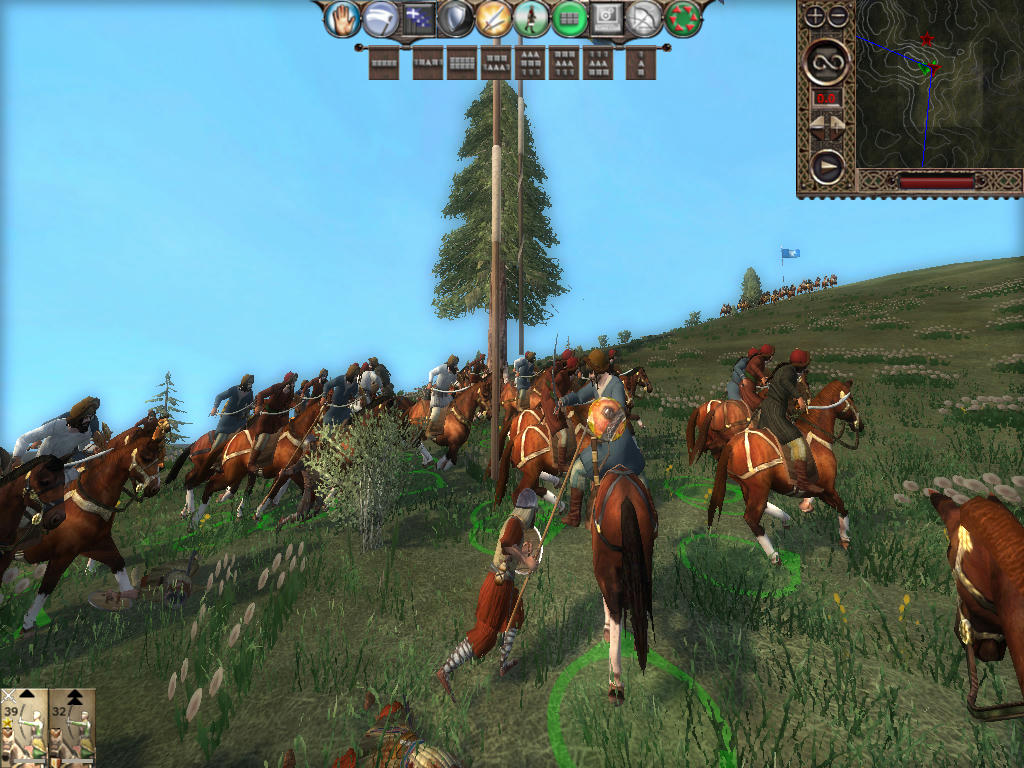1024x768 pixels.
Task: Activate the scythe-shaped withdraw button
Action: pyautogui.click(x=380, y=18)
